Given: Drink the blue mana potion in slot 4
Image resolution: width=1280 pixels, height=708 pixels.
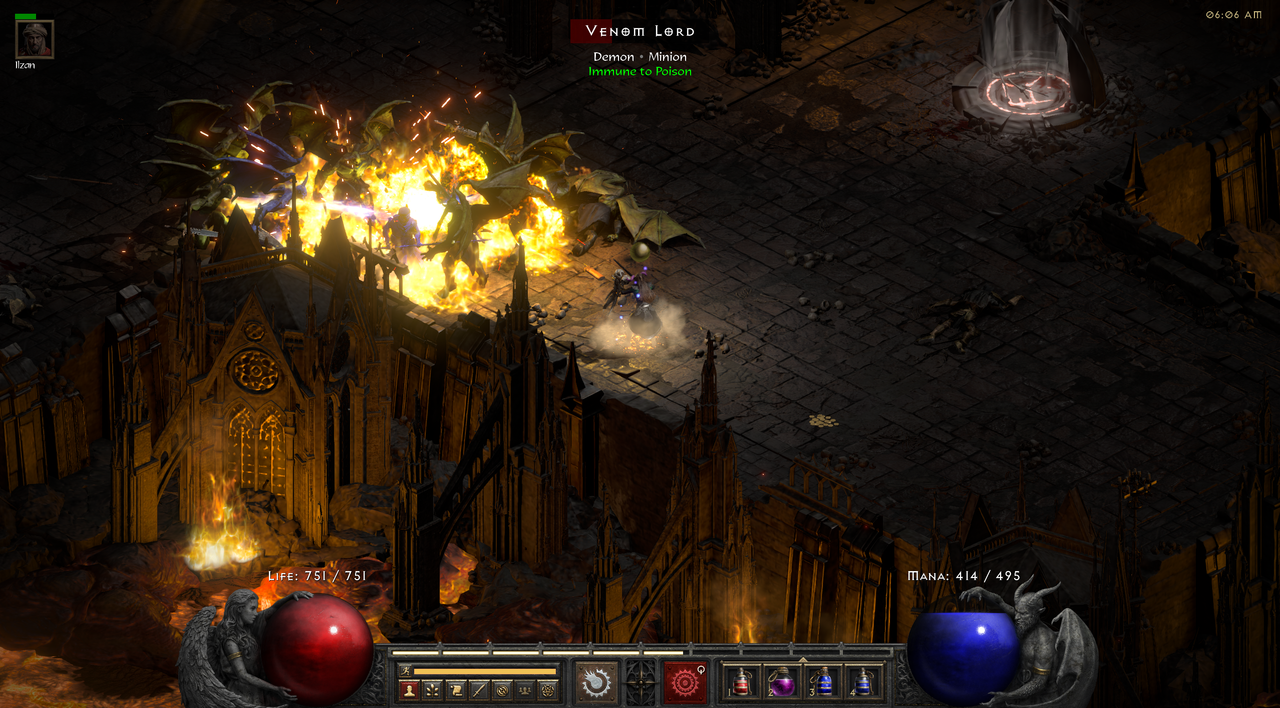Looking at the screenshot, I should click(863, 682).
